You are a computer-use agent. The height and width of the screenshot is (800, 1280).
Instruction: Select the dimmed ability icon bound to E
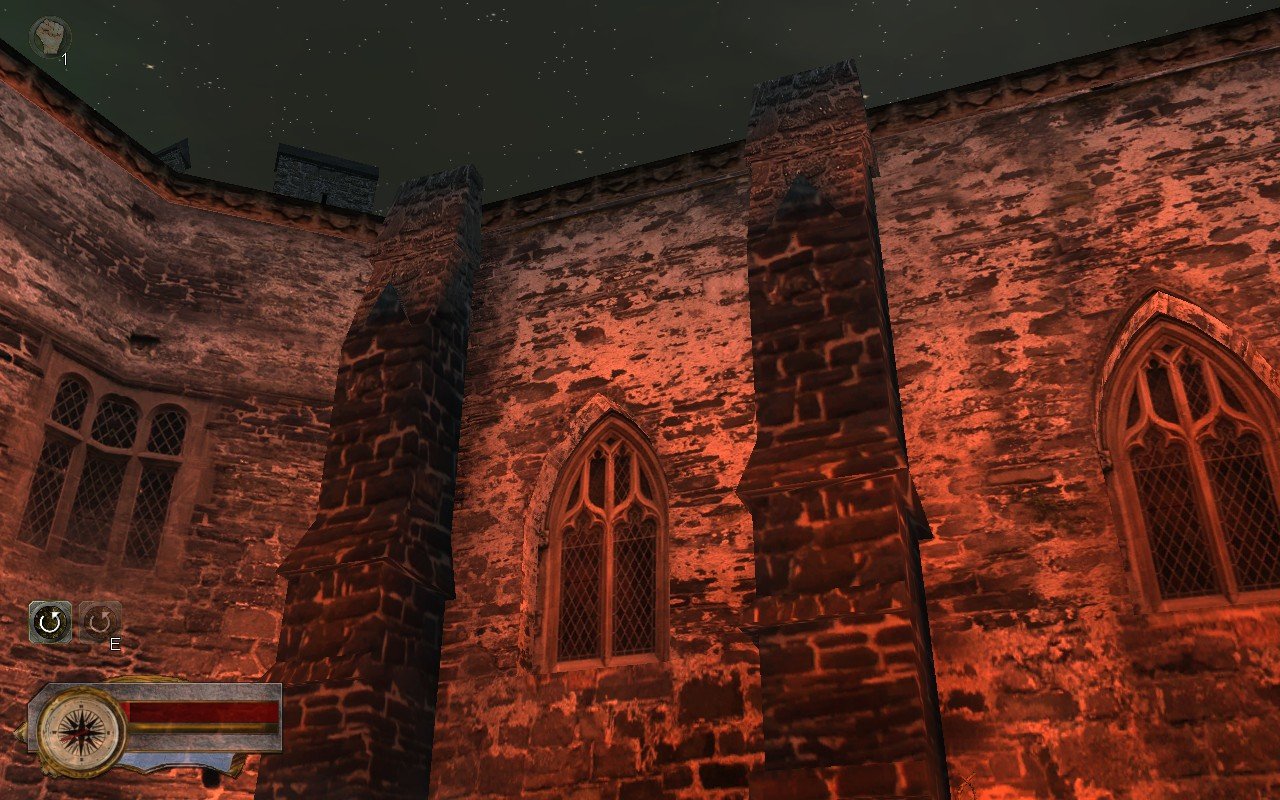[101, 620]
